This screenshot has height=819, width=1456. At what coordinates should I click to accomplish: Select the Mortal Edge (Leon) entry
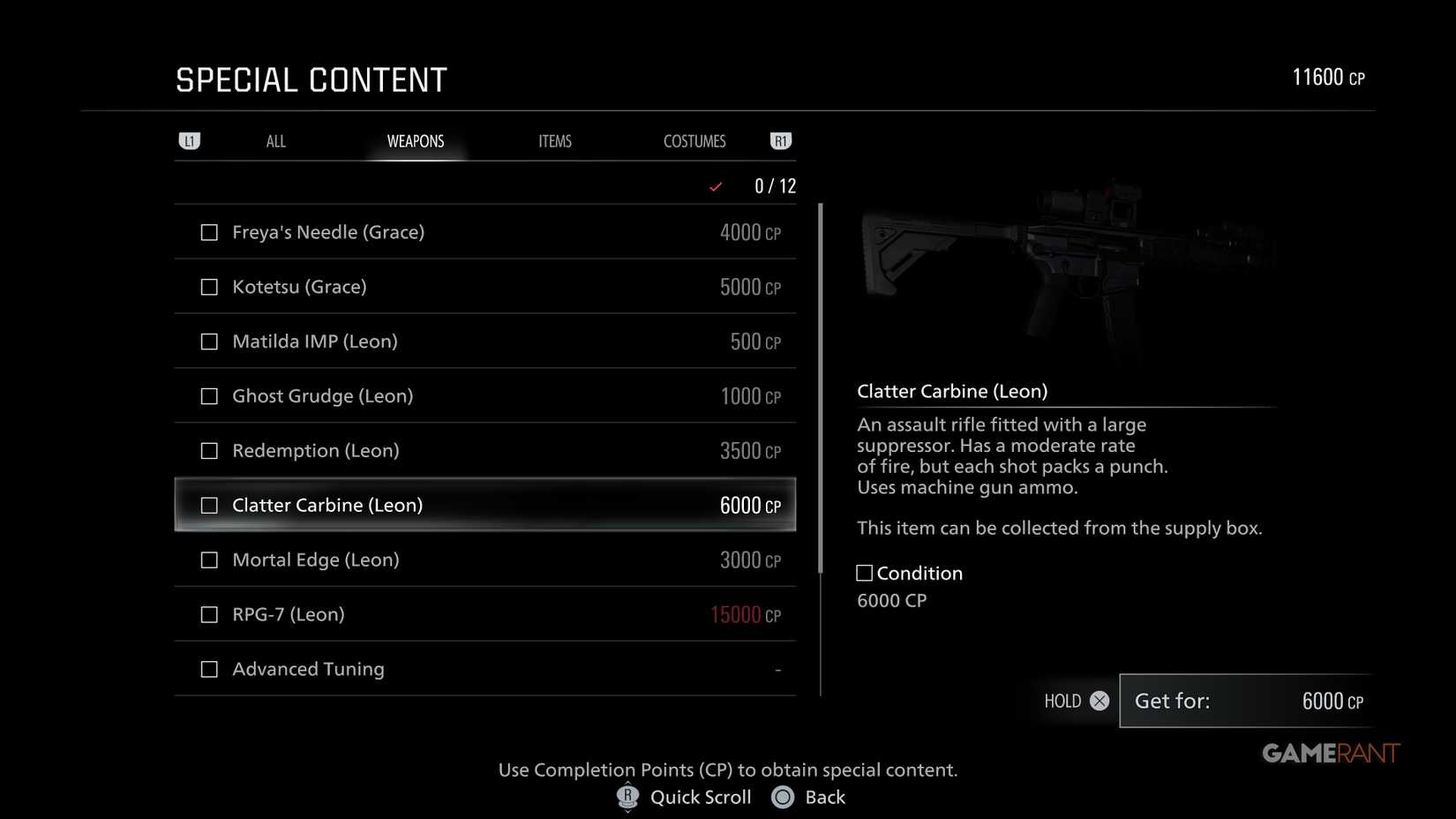pyautogui.click(x=485, y=559)
